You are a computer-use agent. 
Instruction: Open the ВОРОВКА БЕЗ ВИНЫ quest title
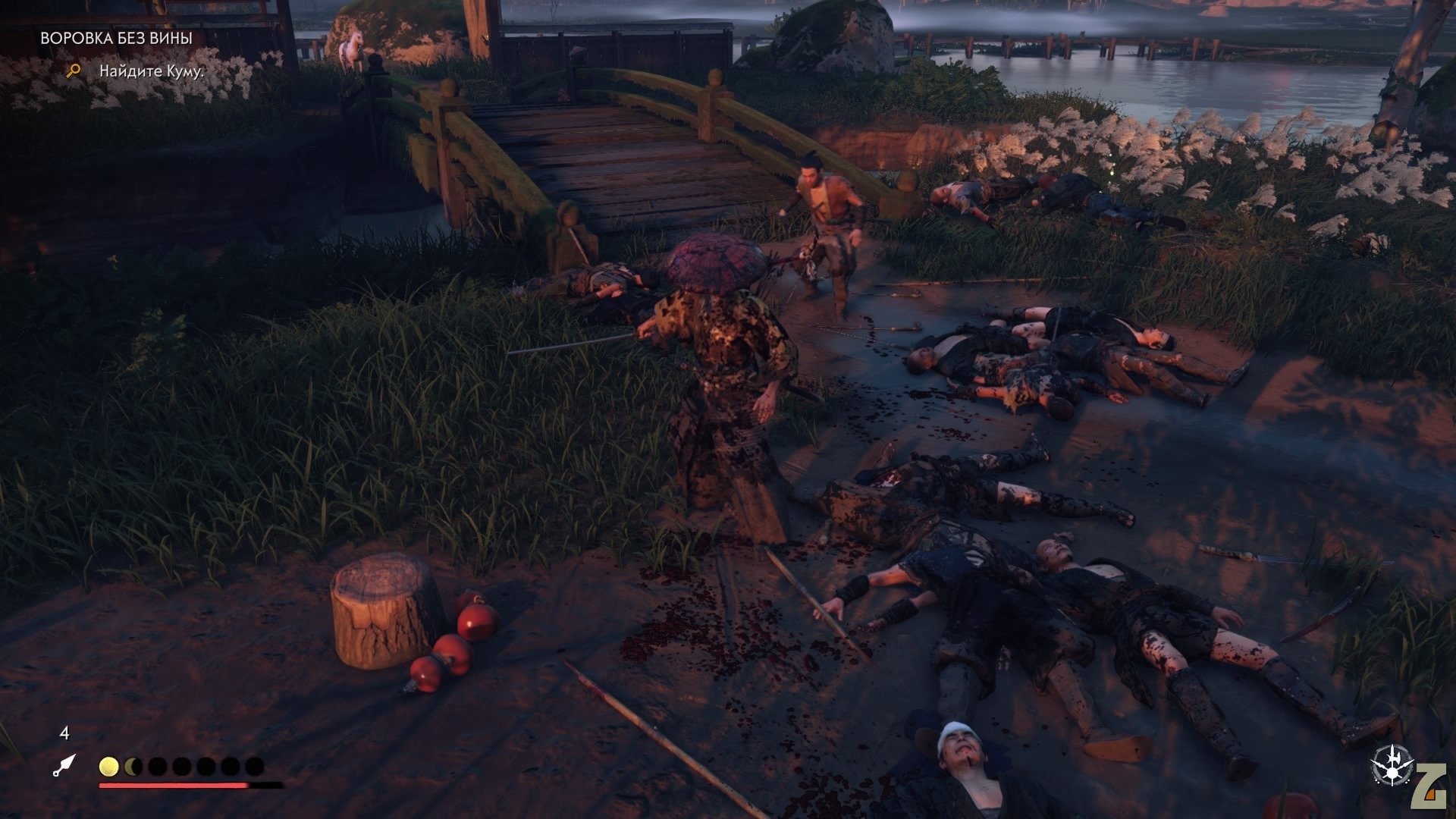tap(116, 38)
